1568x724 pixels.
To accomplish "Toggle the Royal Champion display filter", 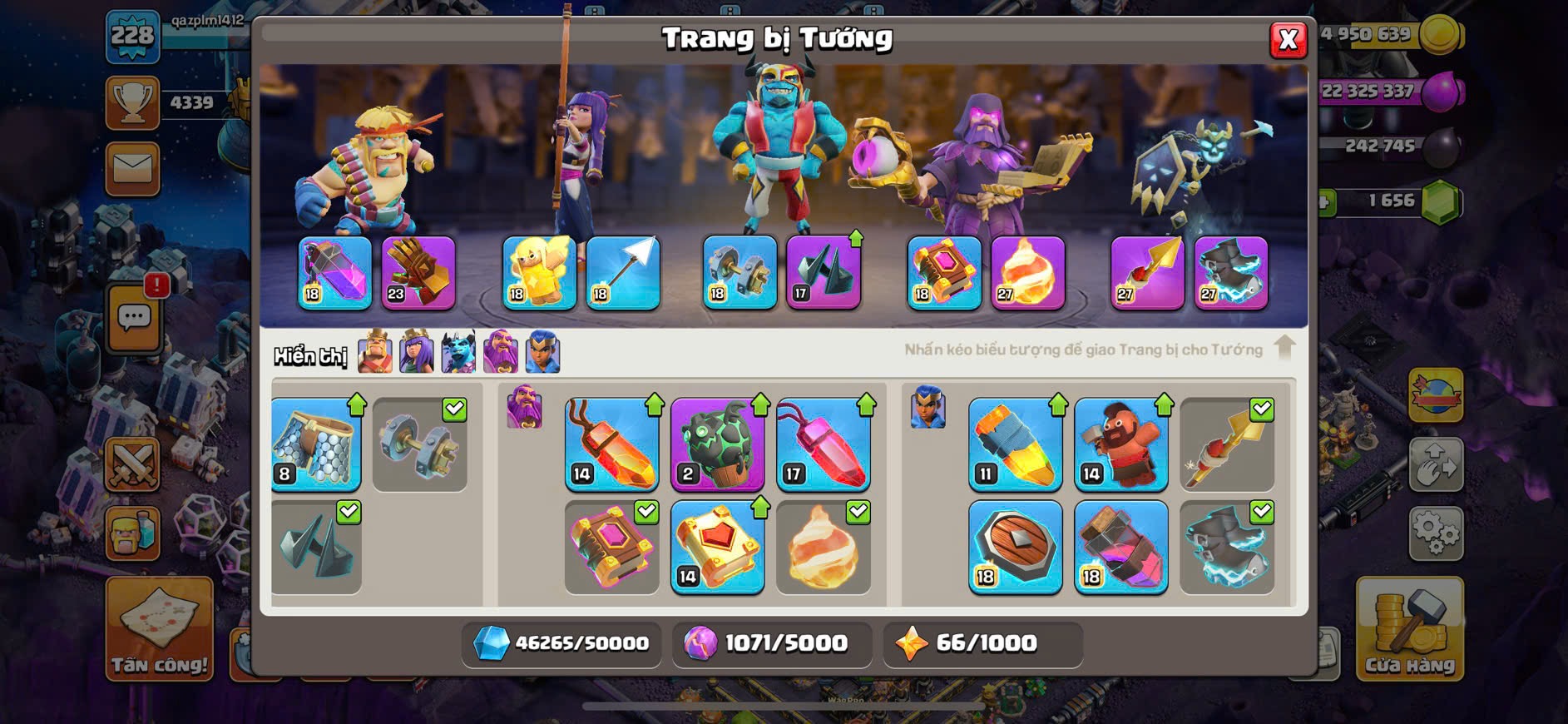I will tap(543, 353).
